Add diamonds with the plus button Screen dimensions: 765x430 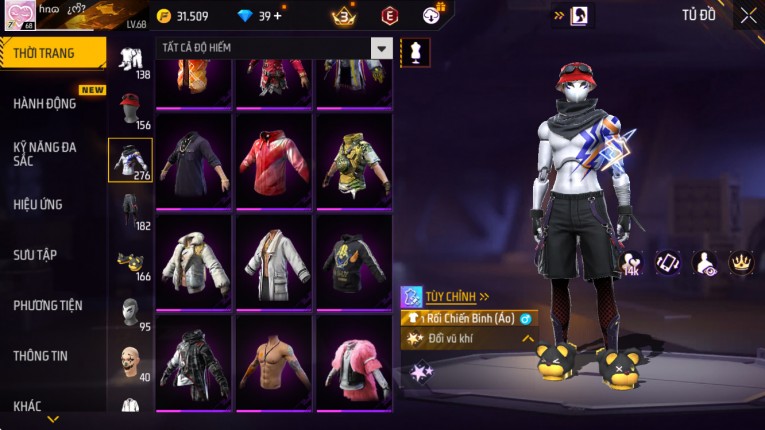277,16
